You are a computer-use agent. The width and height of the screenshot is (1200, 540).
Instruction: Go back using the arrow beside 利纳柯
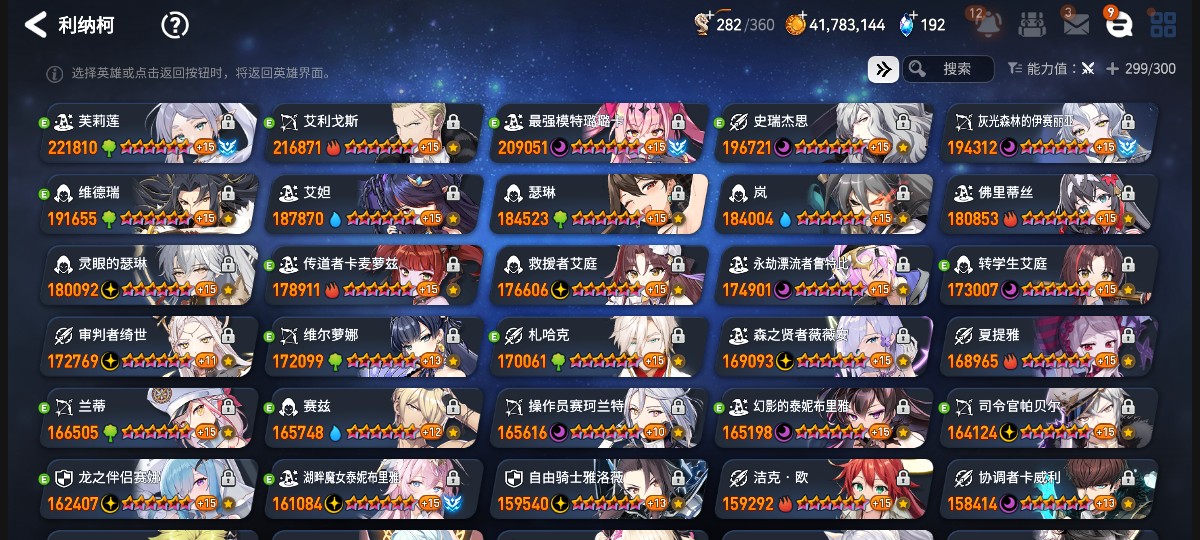tap(36, 25)
